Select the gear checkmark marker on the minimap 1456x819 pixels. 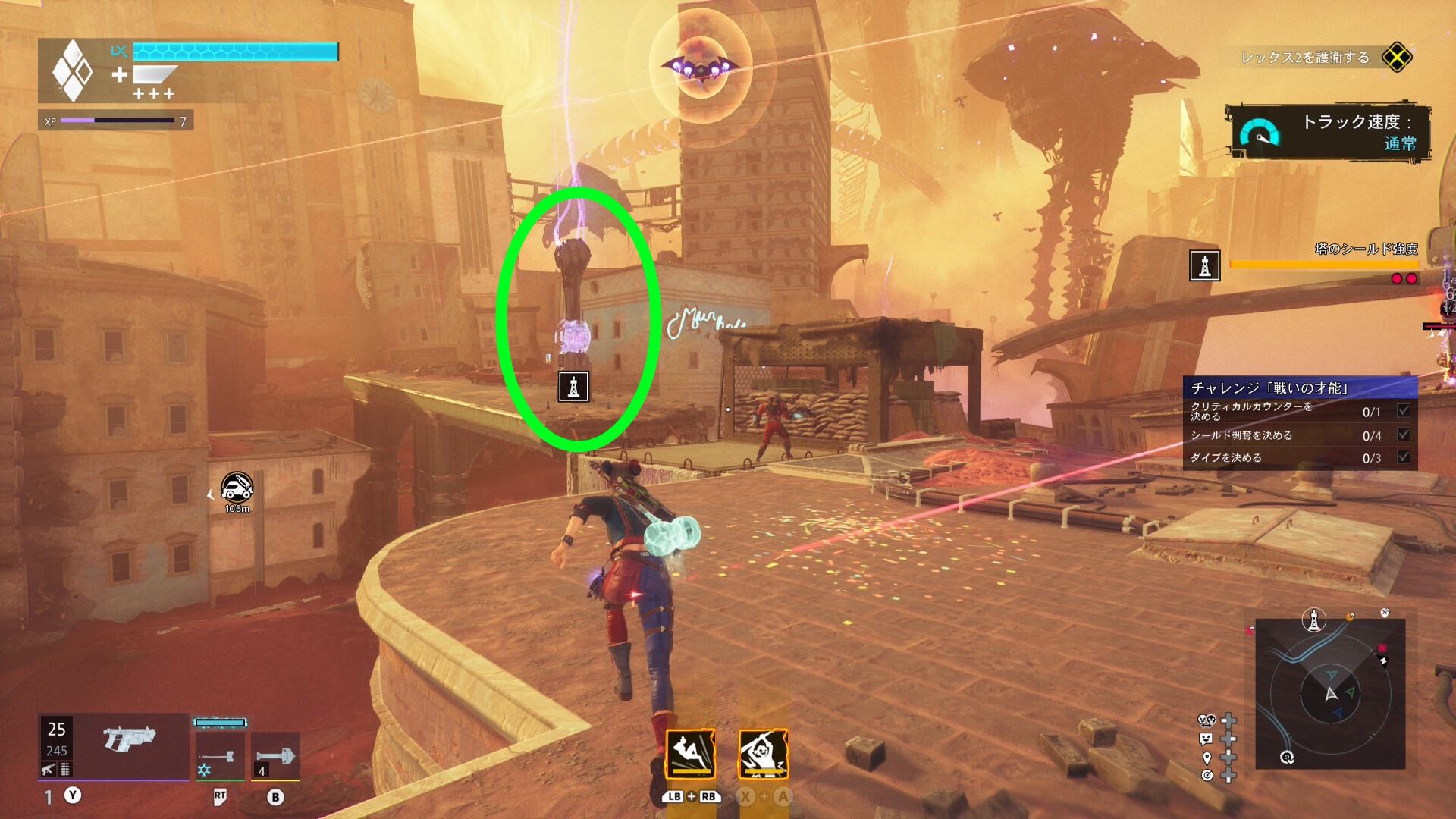pos(1287,757)
